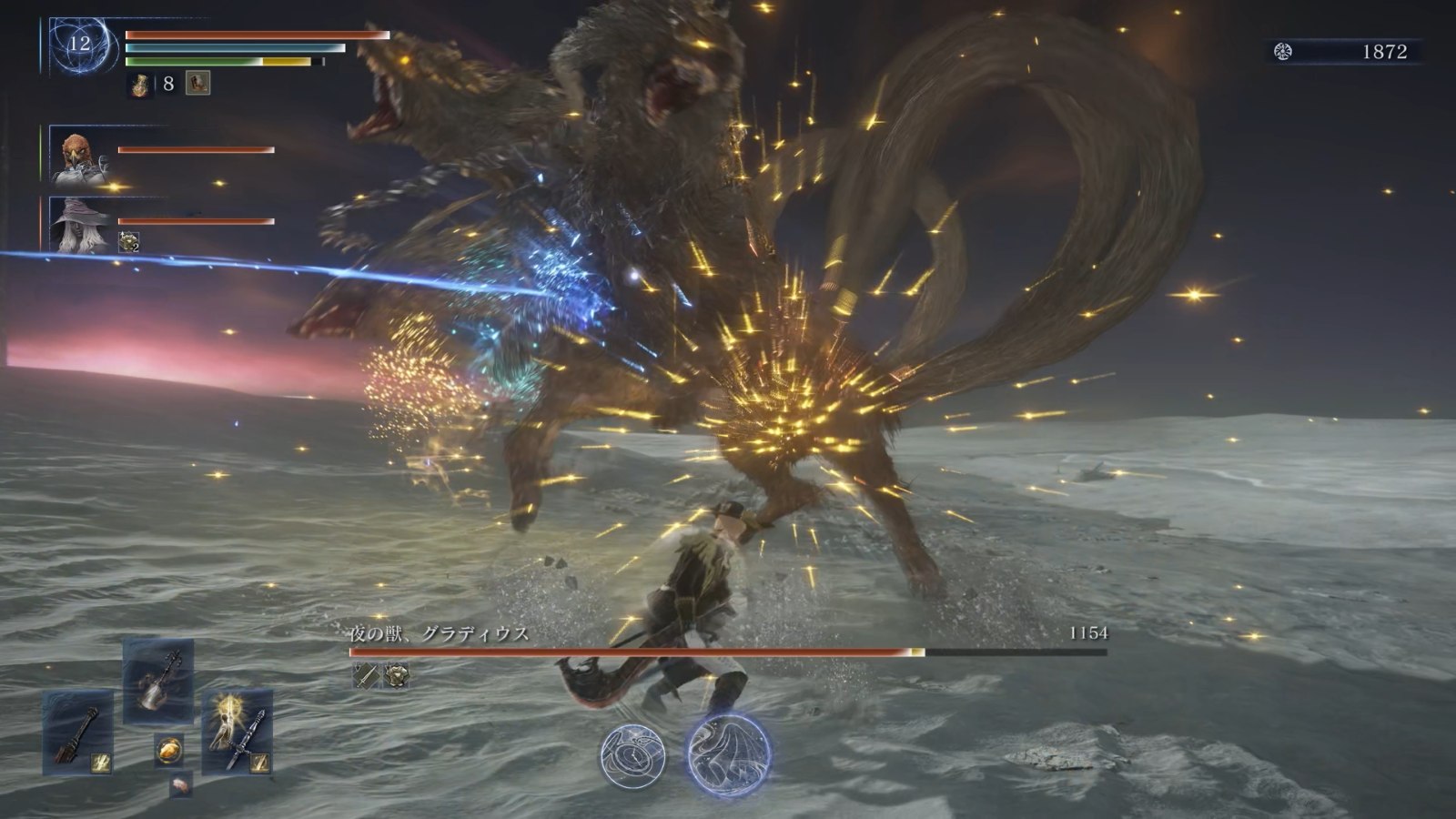Click the small pink item slot

coord(181,784)
